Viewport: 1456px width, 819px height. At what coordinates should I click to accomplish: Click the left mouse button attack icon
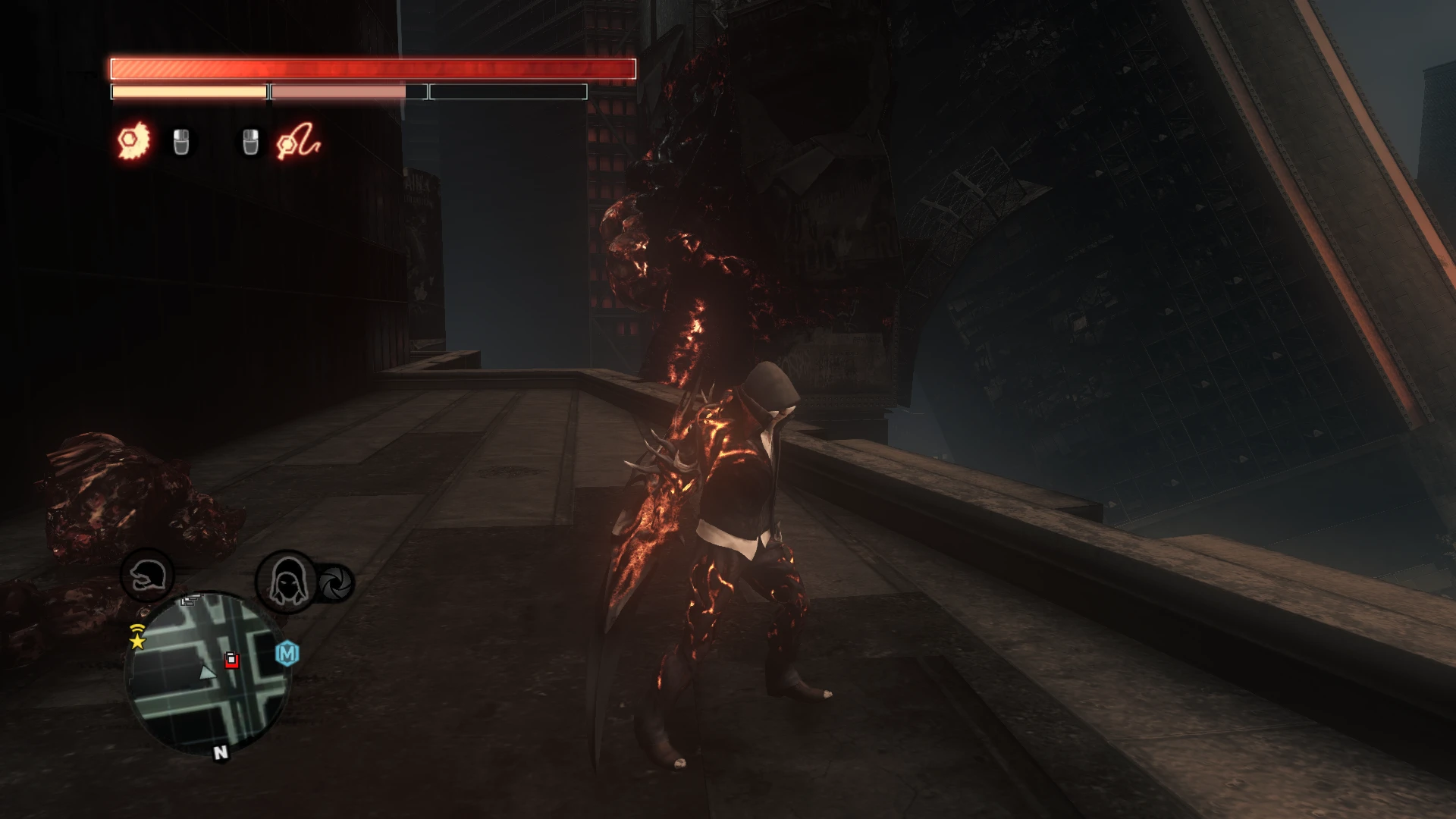click(x=180, y=140)
